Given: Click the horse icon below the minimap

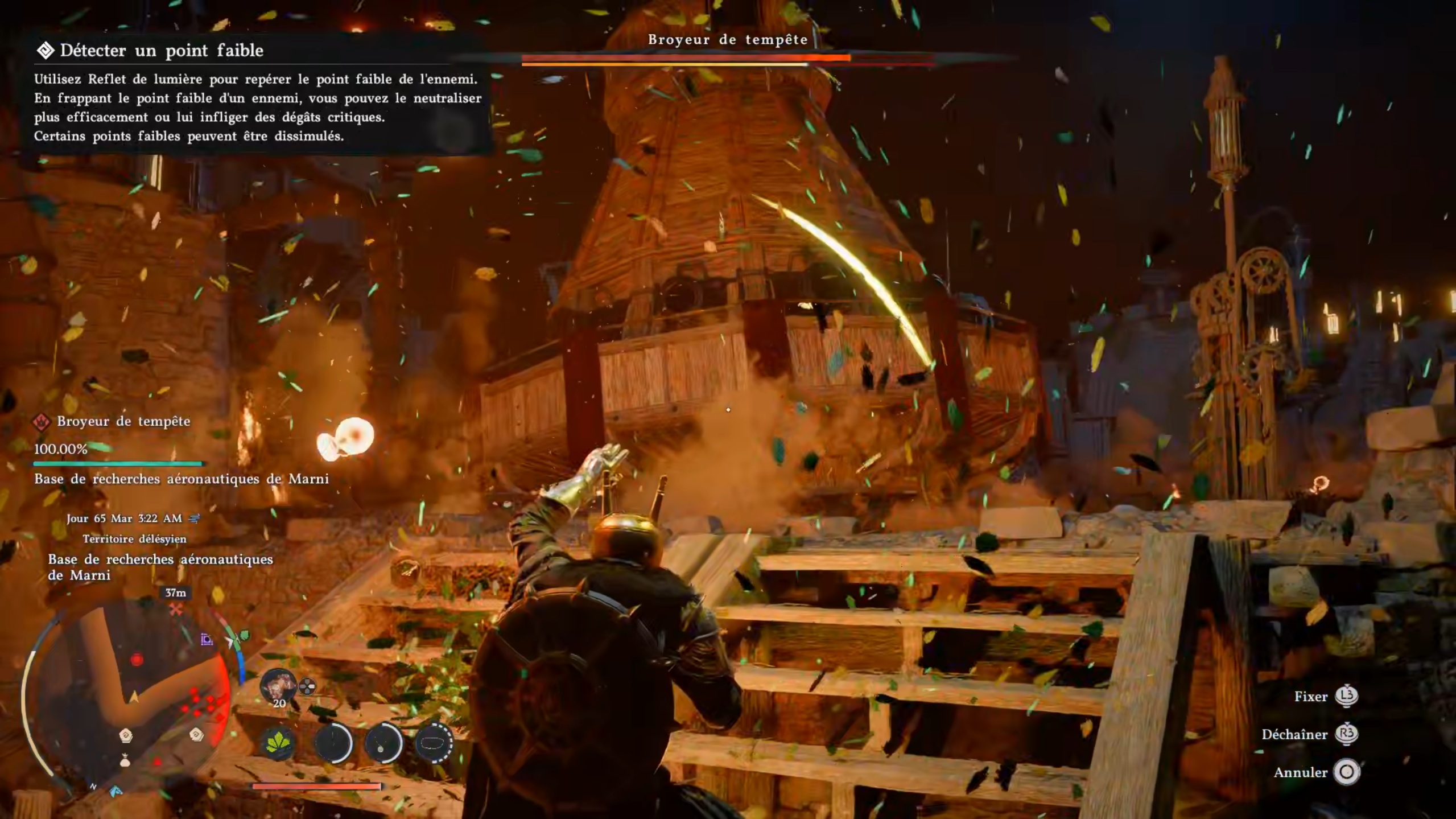Looking at the screenshot, I should pyautogui.click(x=116, y=792).
